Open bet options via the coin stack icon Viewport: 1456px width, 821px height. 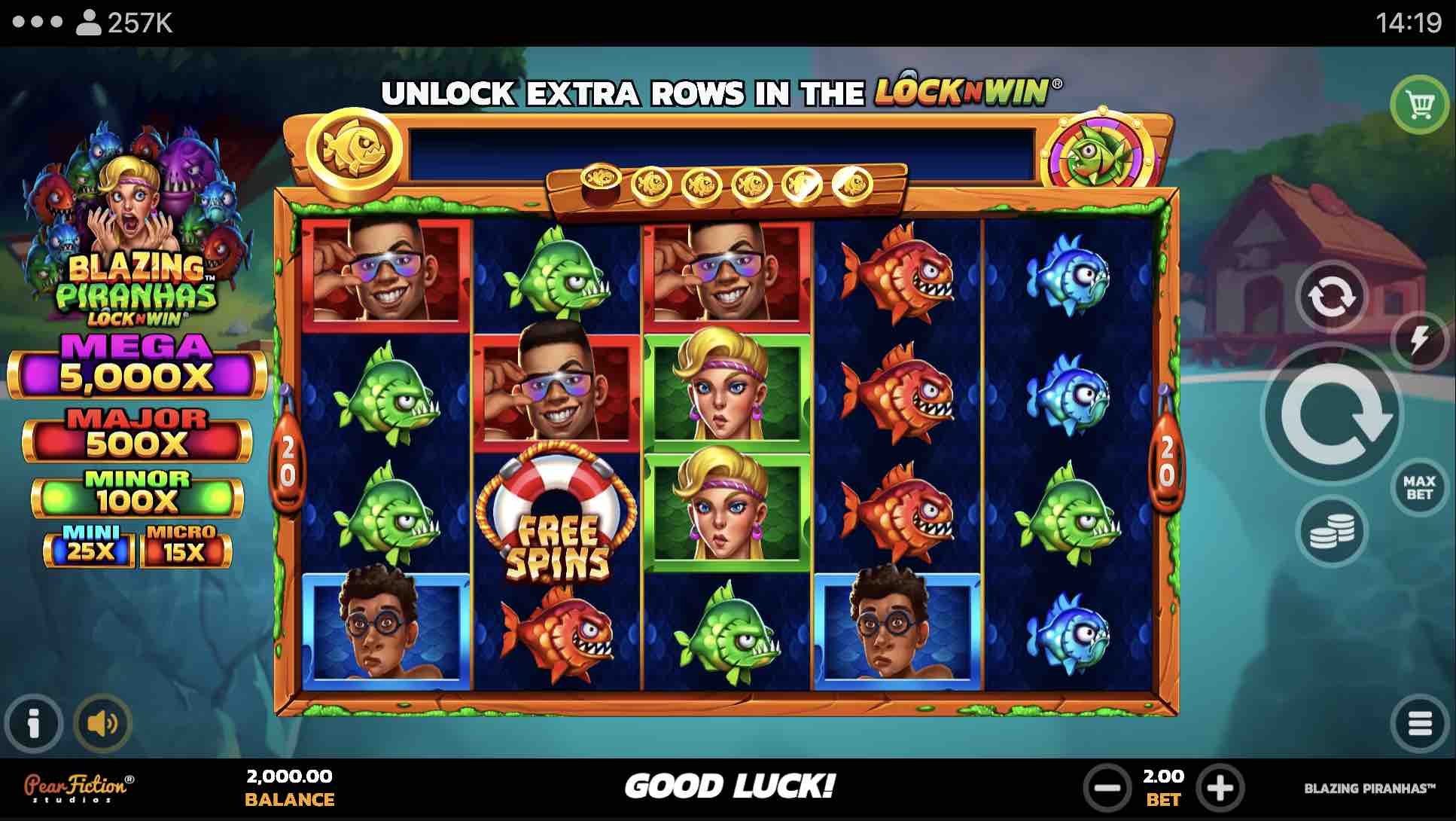pyautogui.click(x=1331, y=533)
